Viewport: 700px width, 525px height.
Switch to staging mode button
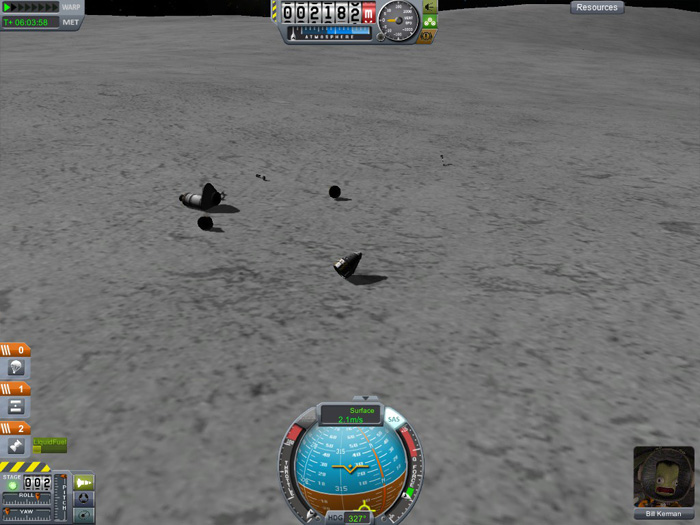pyautogui.click(x=84, y=482)
